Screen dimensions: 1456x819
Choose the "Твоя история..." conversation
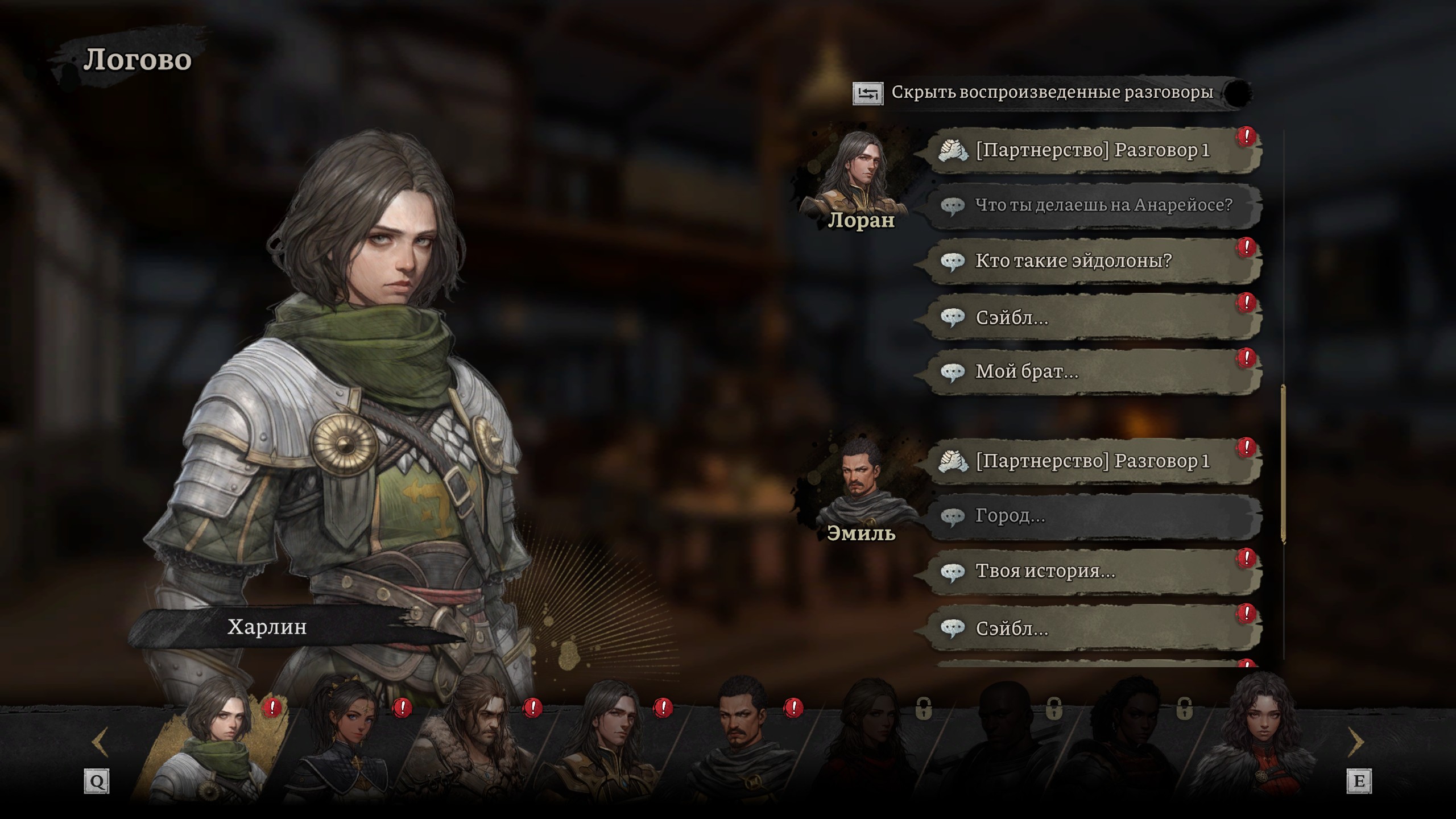[x=1092, y=572]
